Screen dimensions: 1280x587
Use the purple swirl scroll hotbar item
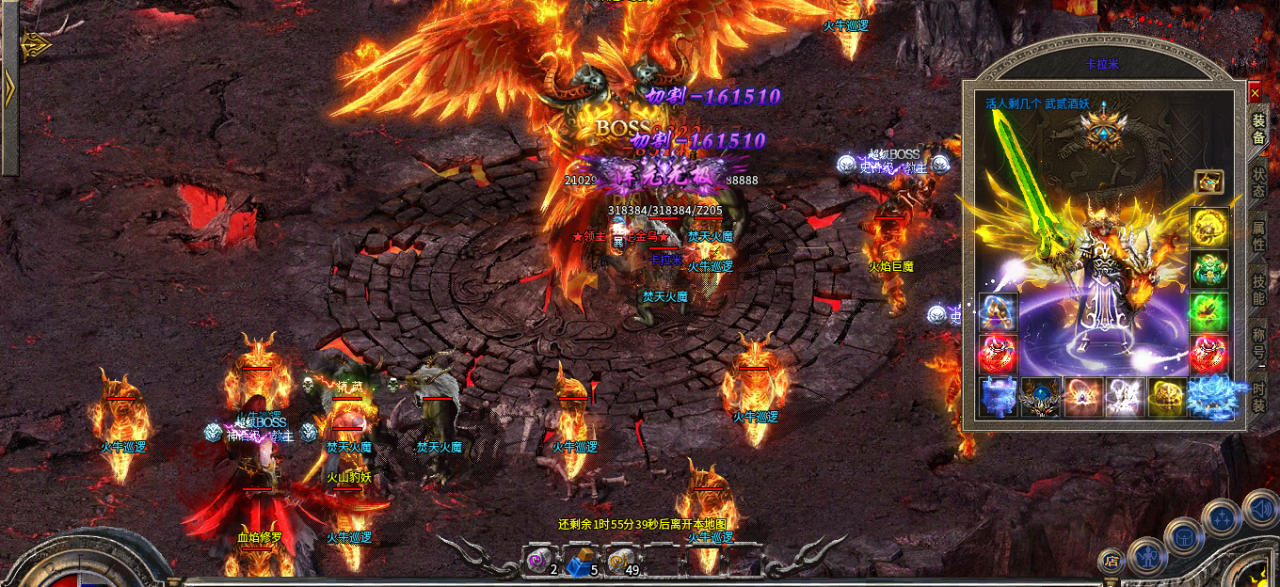537,562
